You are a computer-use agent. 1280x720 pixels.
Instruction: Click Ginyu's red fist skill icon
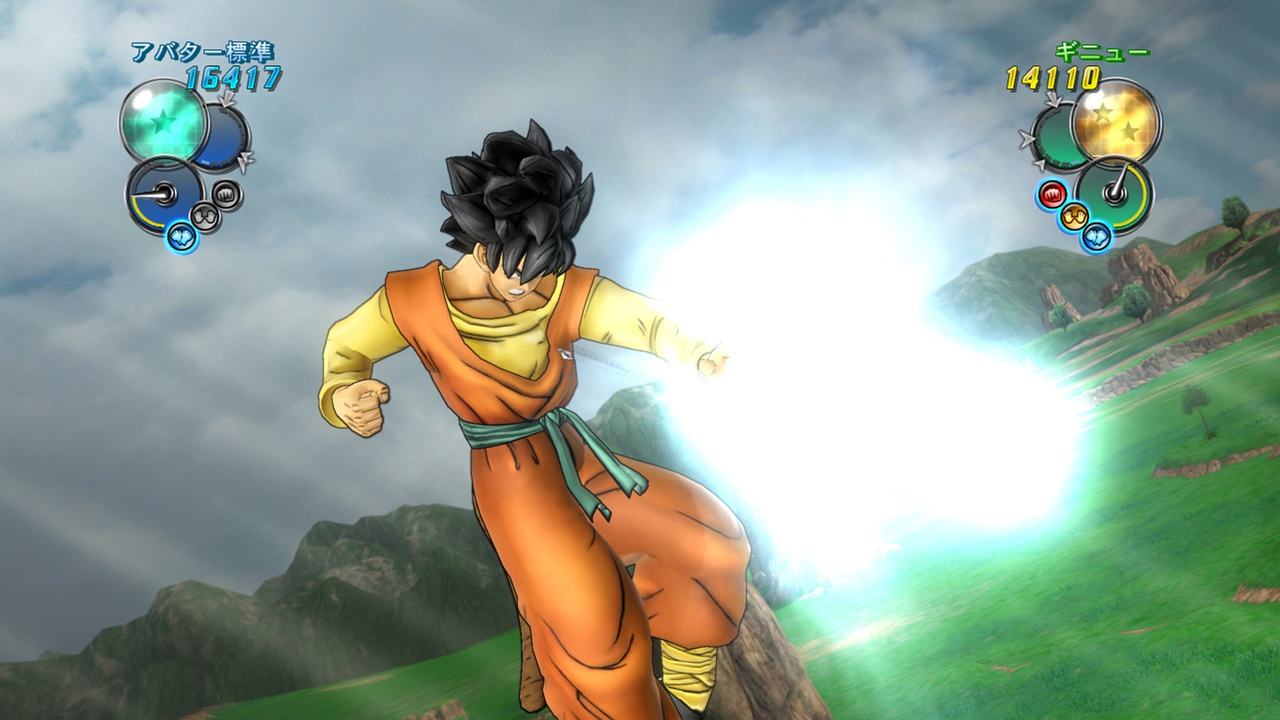[x=1052, y=193]
